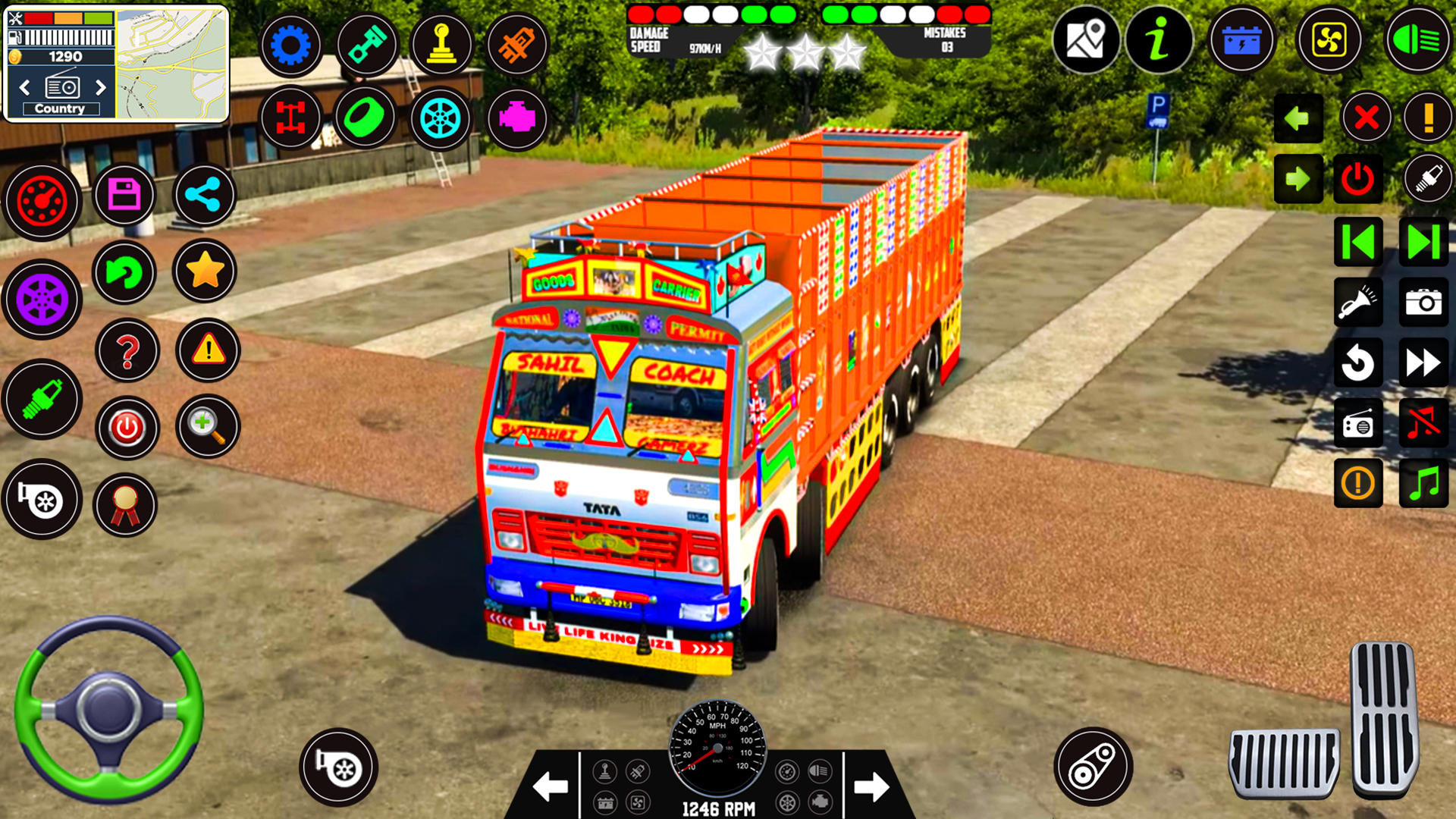Screen dimensions: 1456x819
Task: Open the camera capture icon
Action: pyautogui.click(x=1424, y=301)
